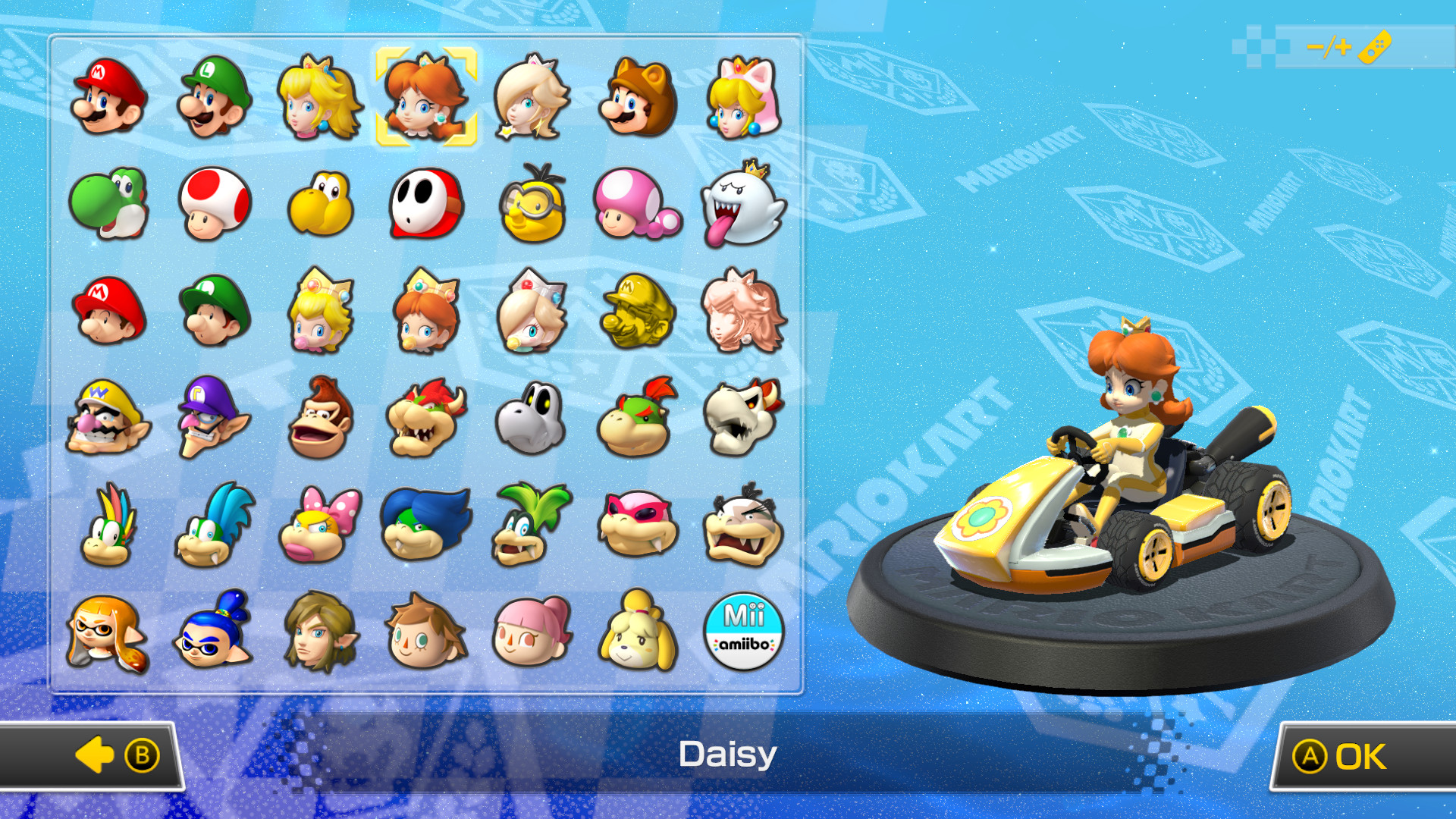Pick Yoshi from the roster
This screenshot has width=1456, height=819.
106,203
